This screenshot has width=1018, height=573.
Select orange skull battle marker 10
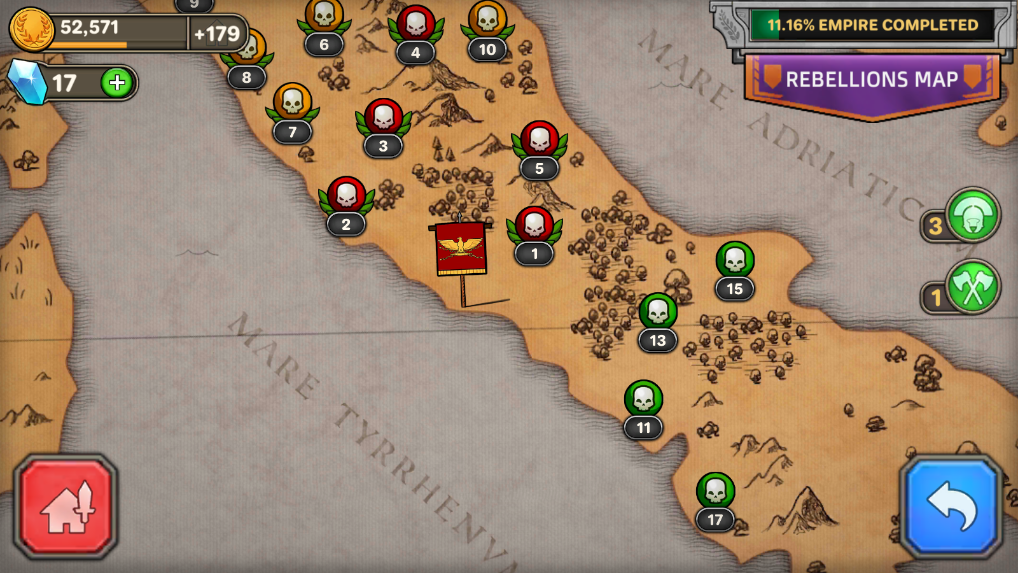(487, 20)
